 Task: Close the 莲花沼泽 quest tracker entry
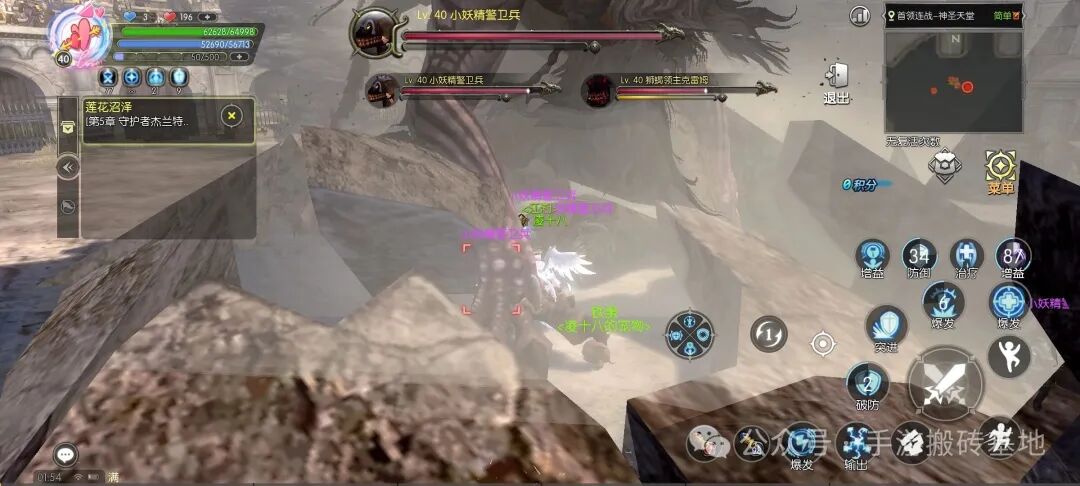click(232, 115)
